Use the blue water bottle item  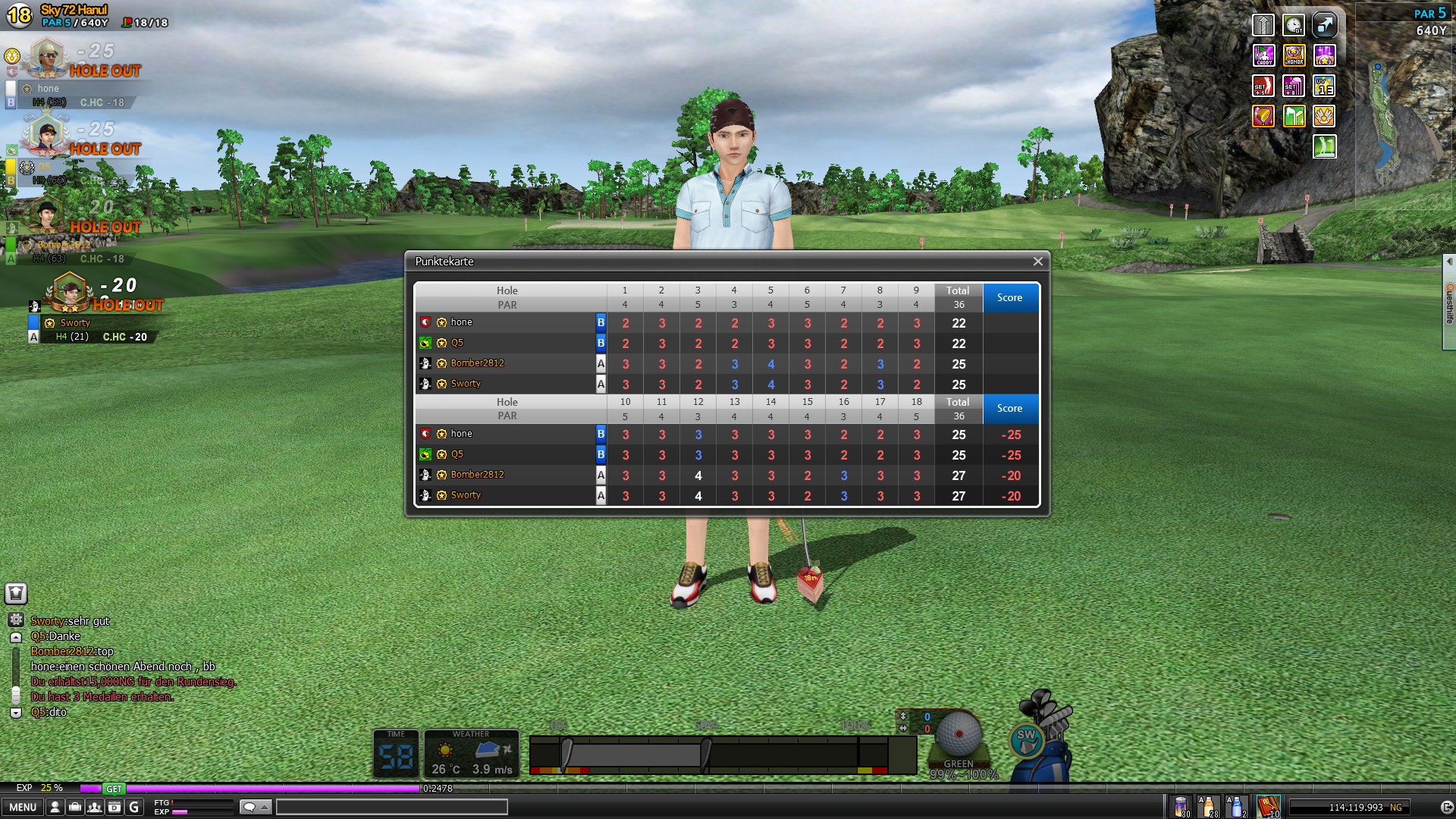[x=1236, y=806]
